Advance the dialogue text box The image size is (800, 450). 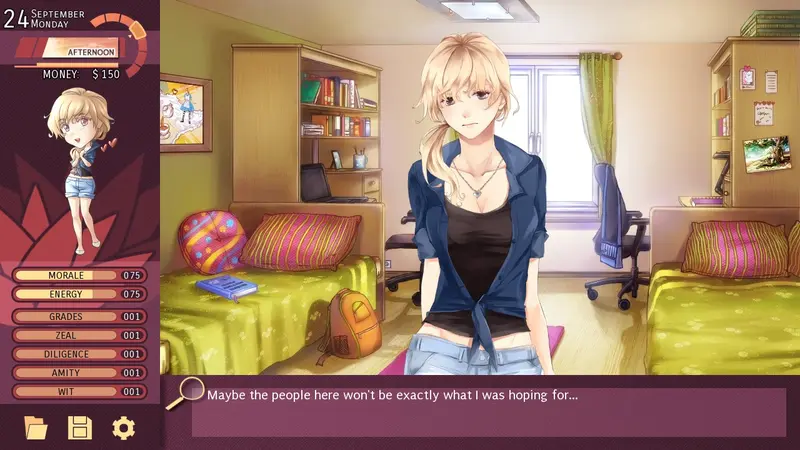click(488, 411)
